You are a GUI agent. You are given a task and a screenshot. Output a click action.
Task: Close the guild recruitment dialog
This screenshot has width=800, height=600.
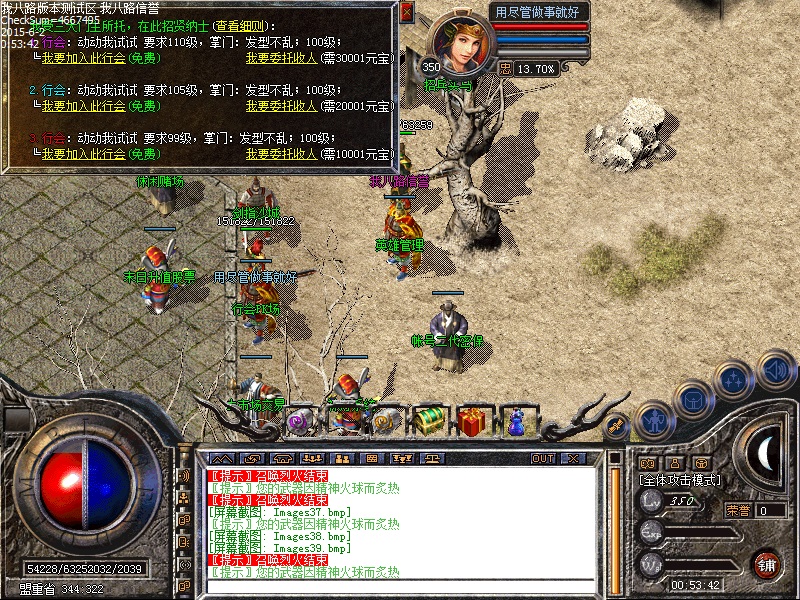(406, 13)
